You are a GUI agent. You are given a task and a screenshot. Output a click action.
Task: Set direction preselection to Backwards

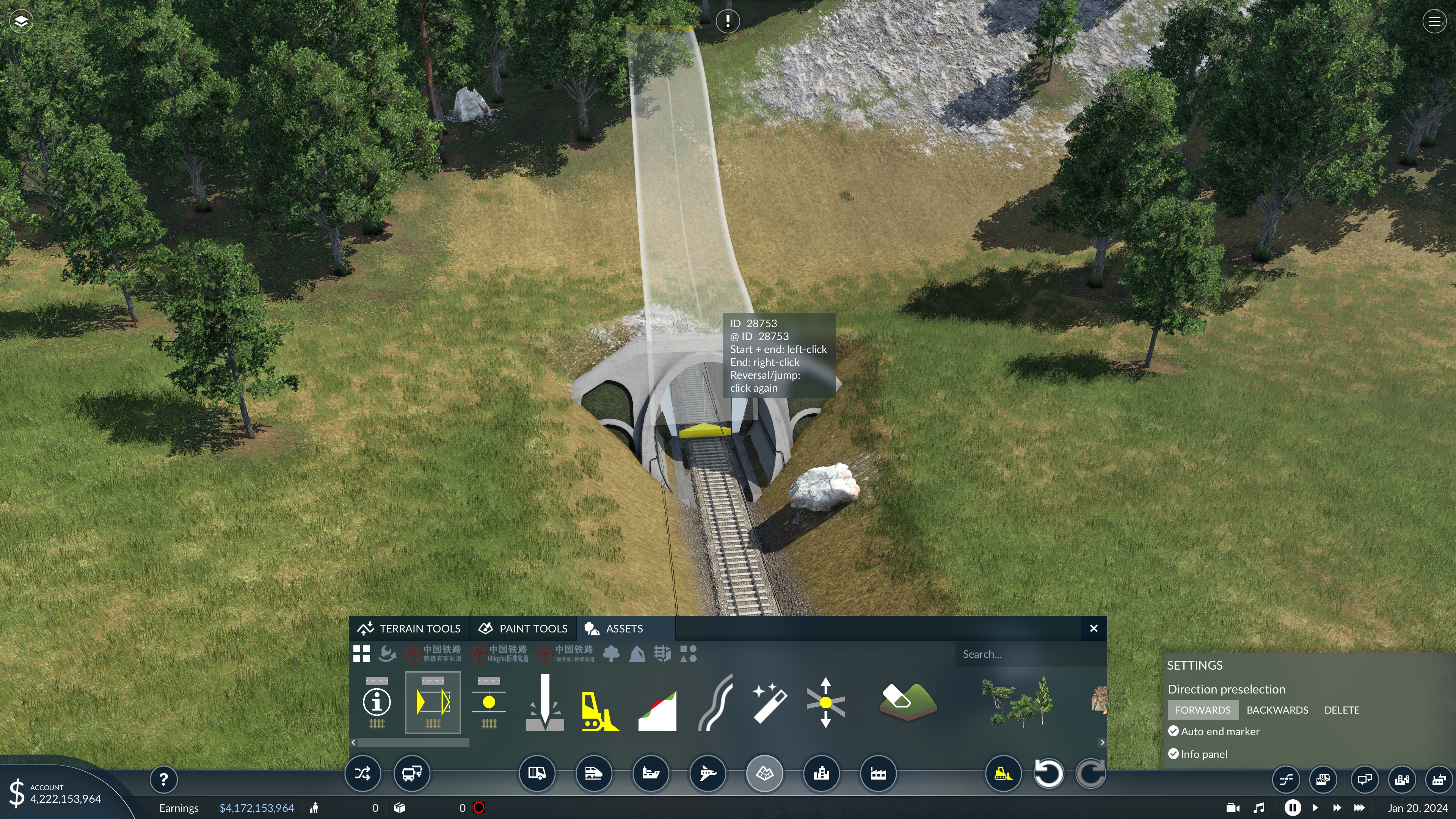point(1277,710)
